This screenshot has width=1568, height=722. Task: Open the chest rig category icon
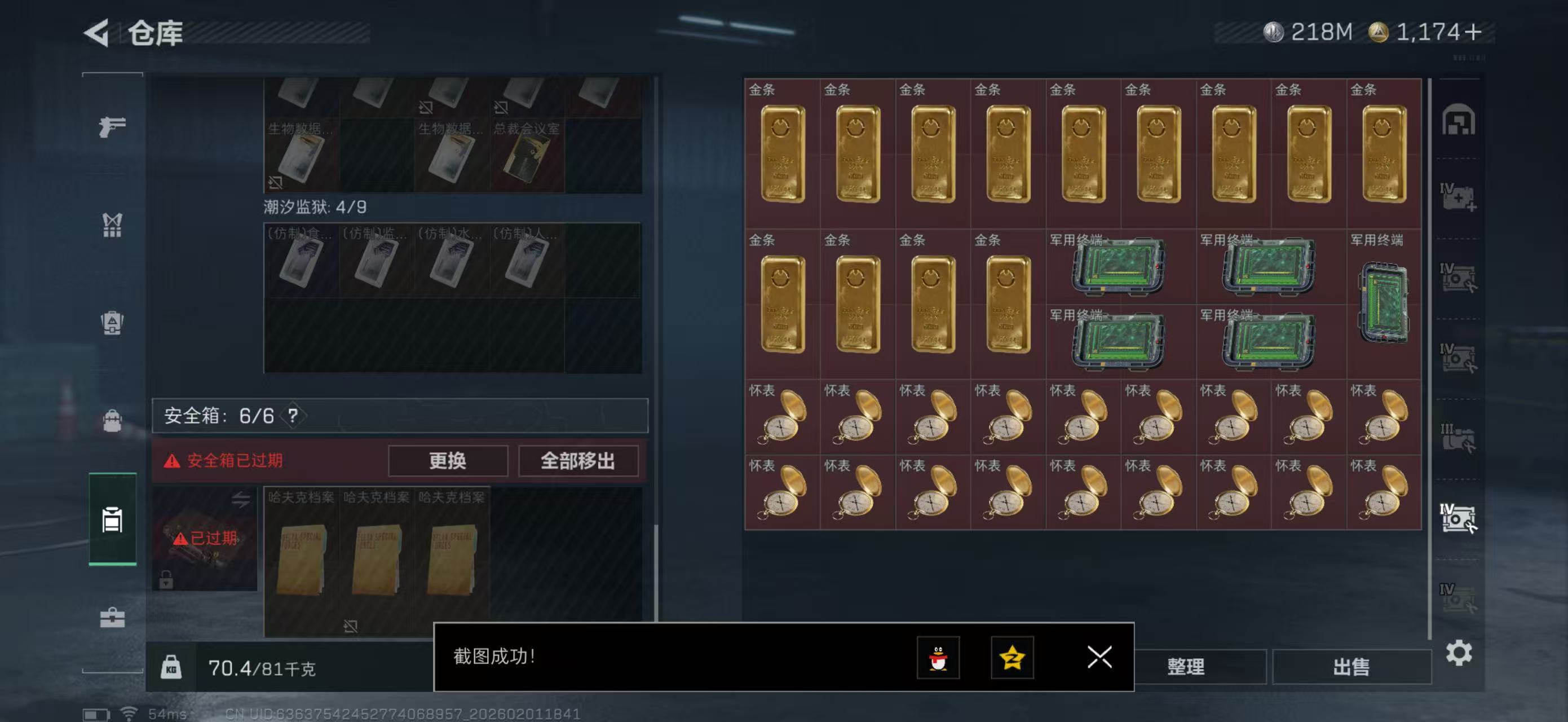[112, 225]
